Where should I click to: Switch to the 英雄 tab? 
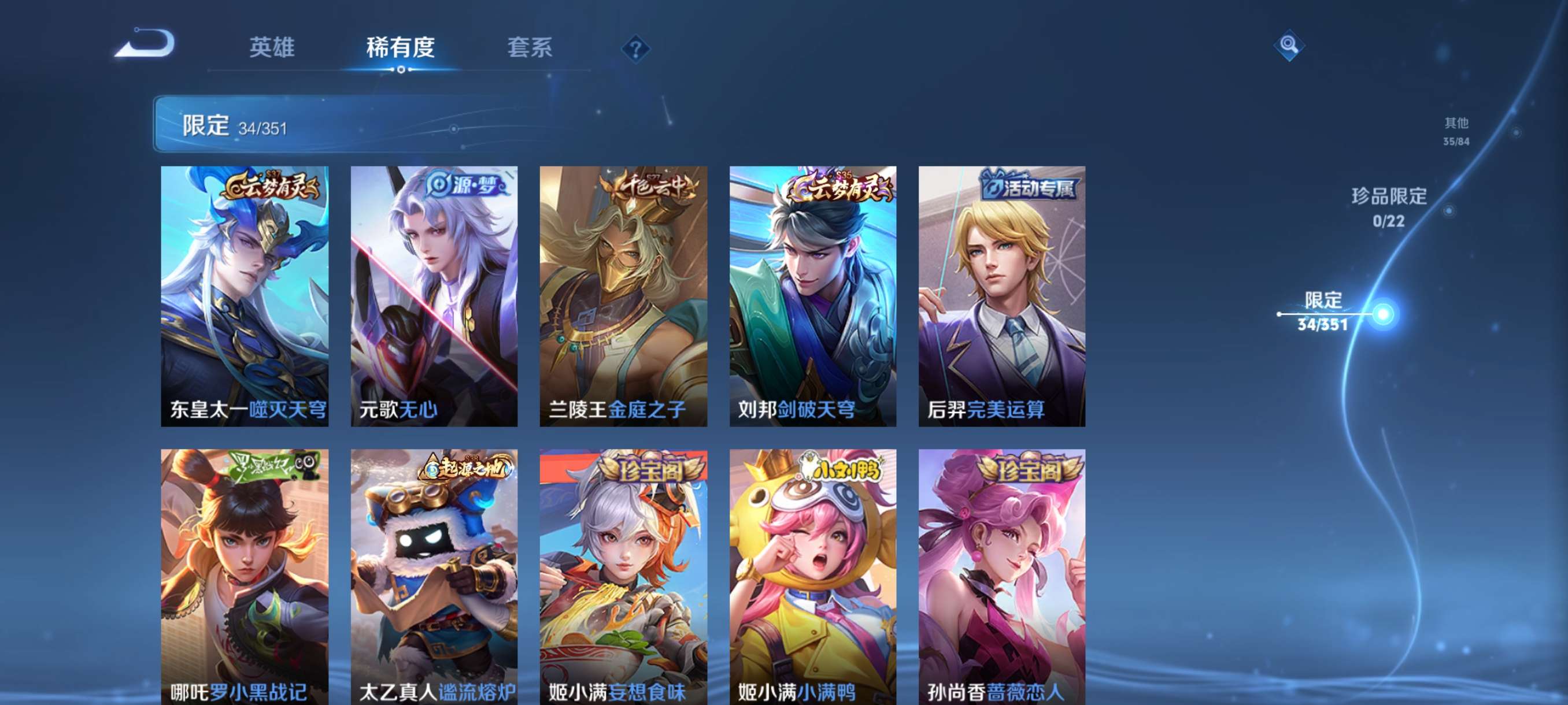coord(272,49)
